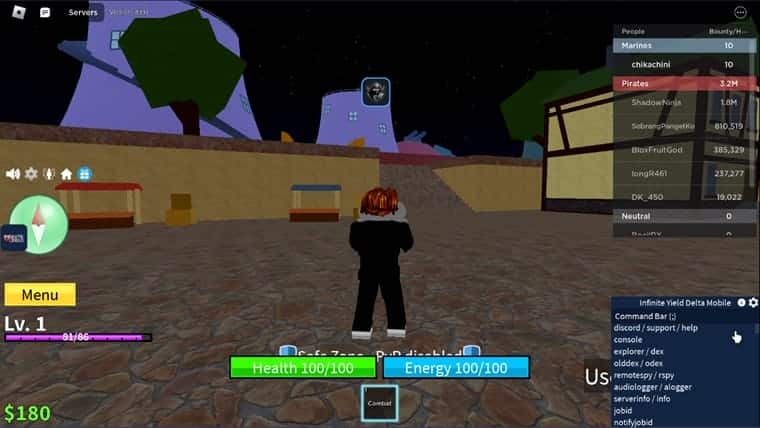Click the white house home icon
The width and height of the screenshot is (760, 428).
[67, 174]
